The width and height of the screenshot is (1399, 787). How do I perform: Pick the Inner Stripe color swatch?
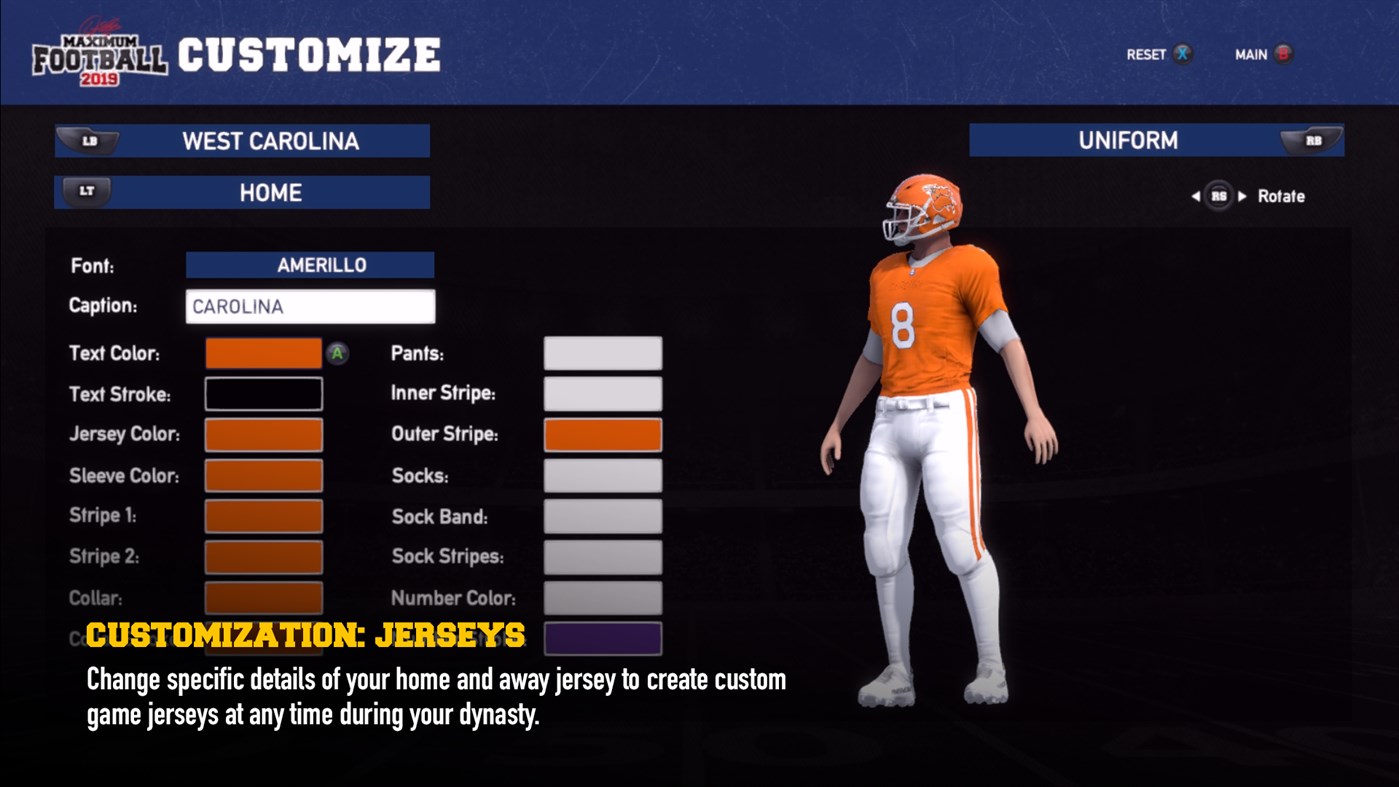pyautogui.click(x=602, y=394)
